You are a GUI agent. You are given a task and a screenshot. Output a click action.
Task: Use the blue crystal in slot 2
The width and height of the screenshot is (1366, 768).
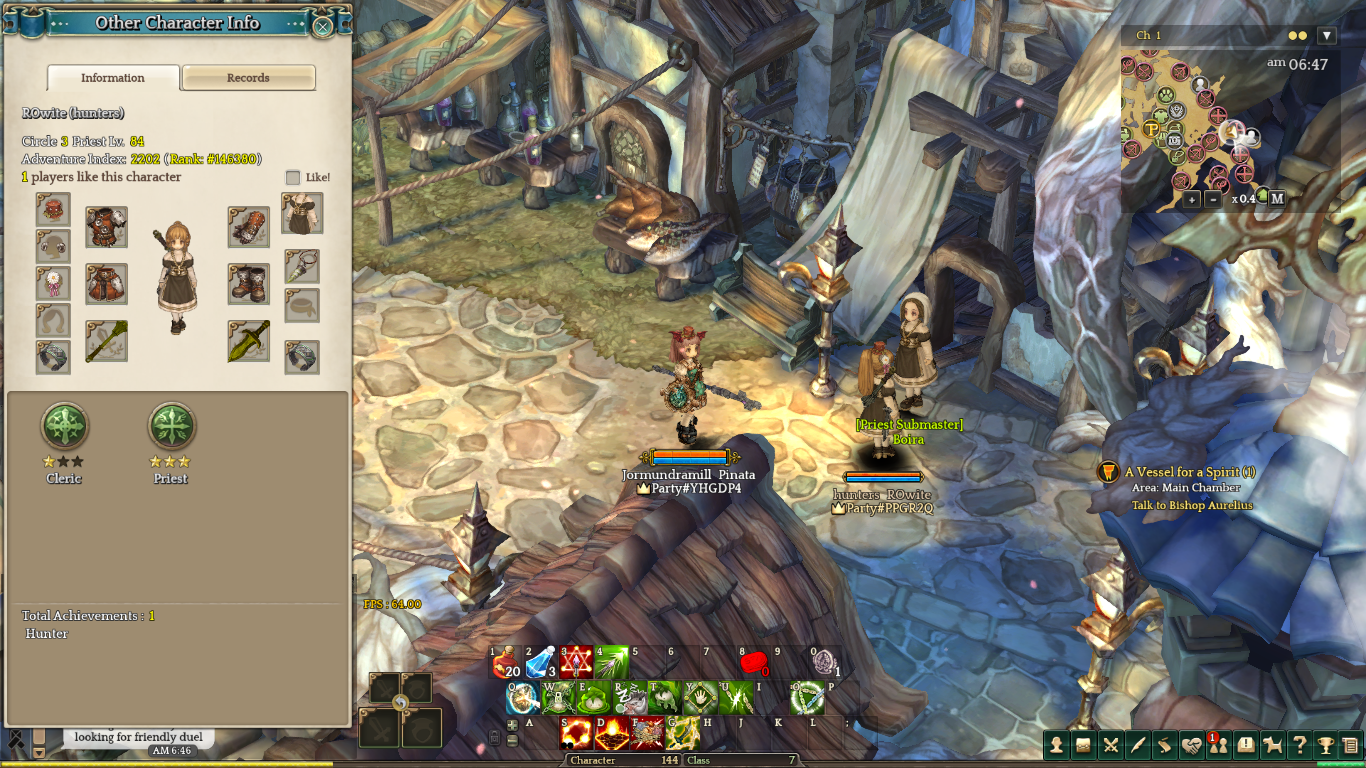[x=541, y=663]
